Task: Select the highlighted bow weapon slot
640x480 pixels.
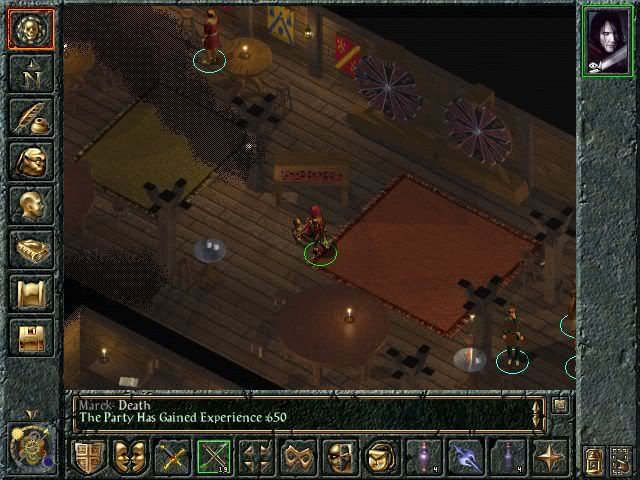Action: [213, 457]
